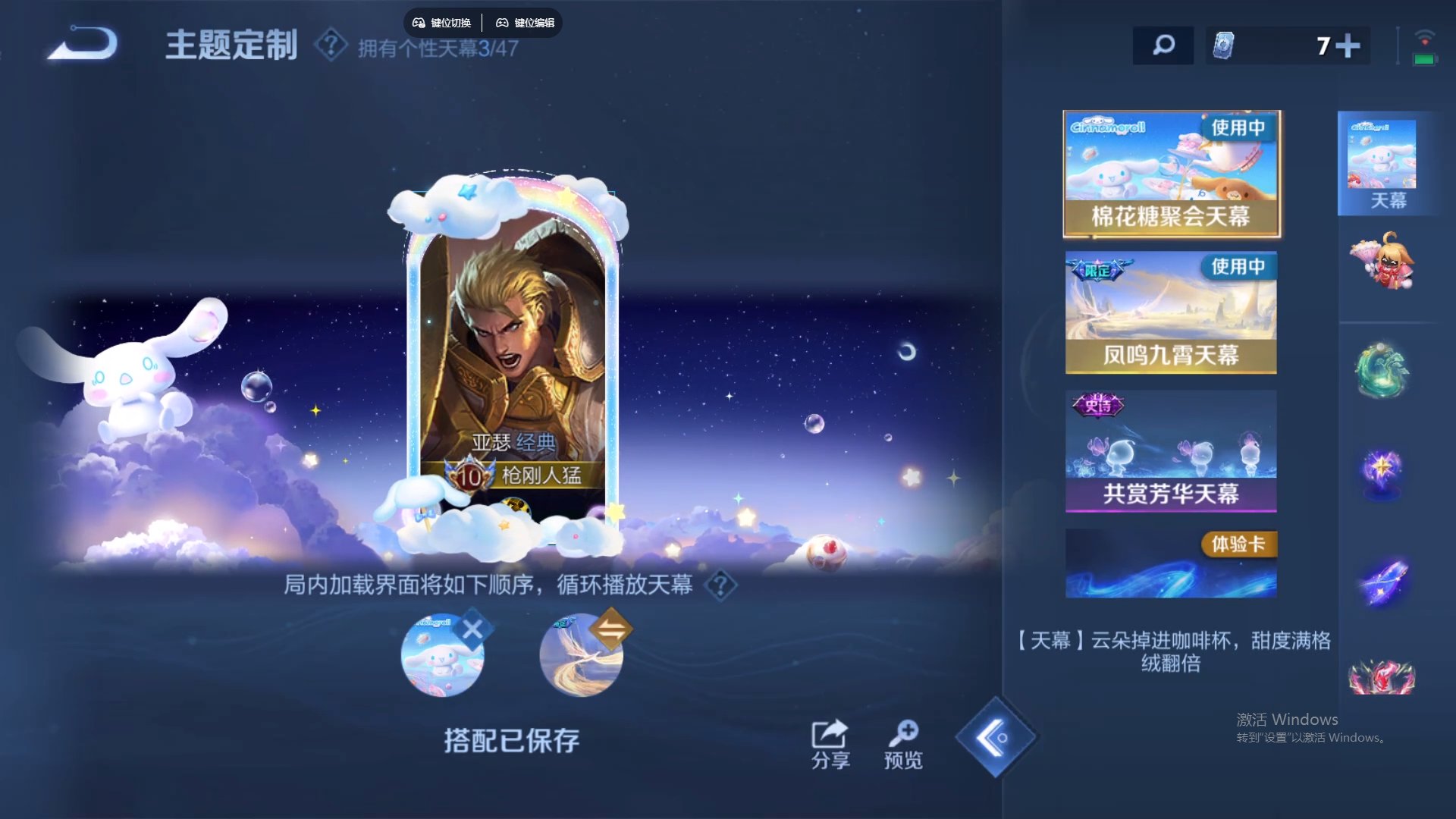Open the search panel

tap(1163, 45)
